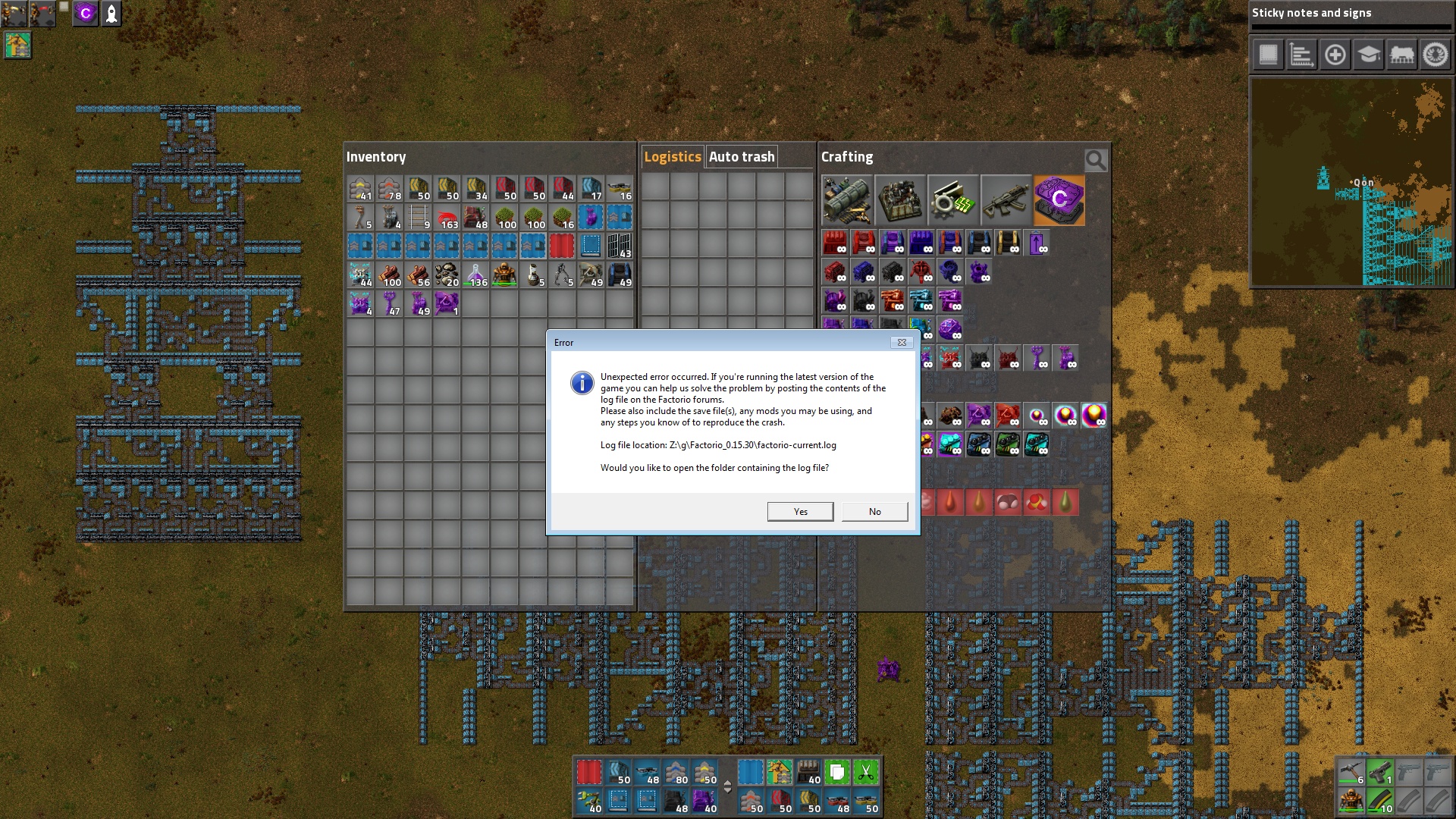Select the purple circuit mod crafting tab
Screen dimensions: 1456x819
point(1059,200)
